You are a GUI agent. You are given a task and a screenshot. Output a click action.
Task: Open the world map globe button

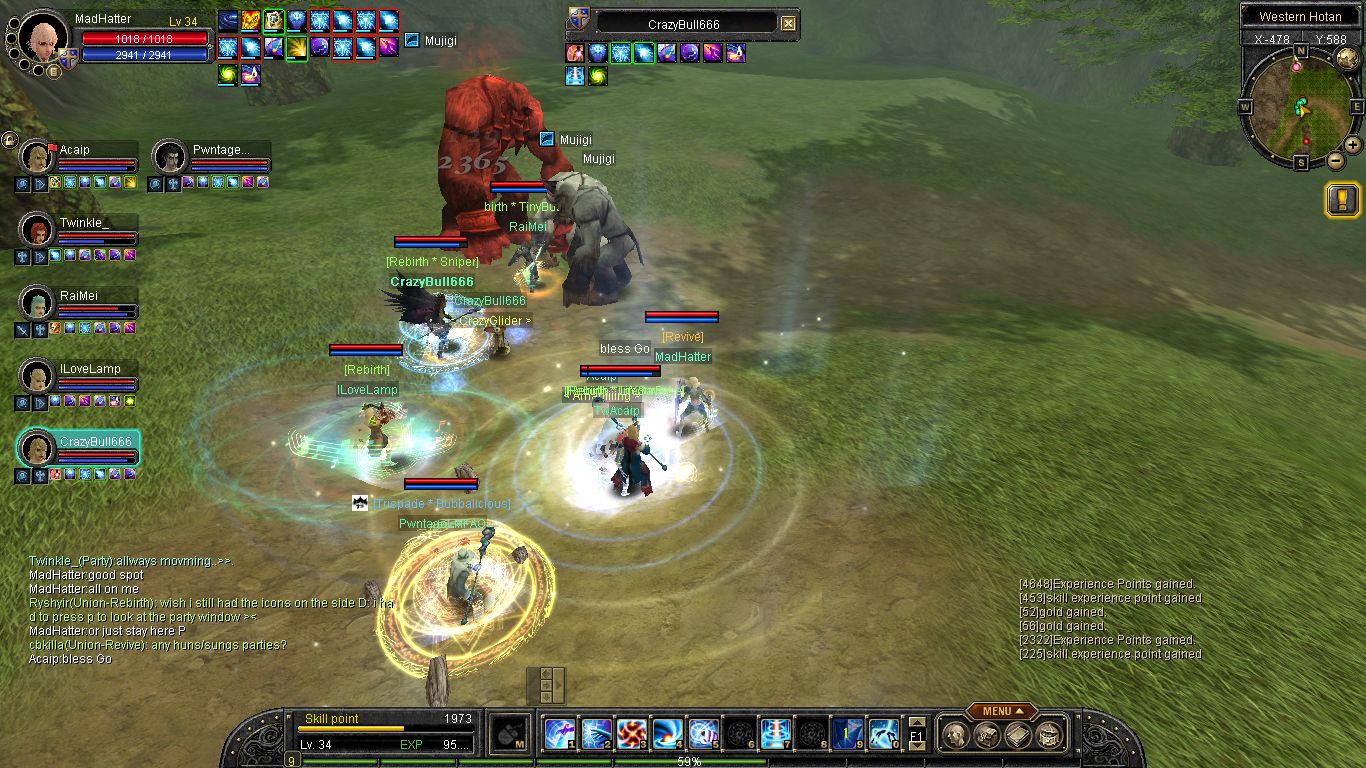(1346, 58)
